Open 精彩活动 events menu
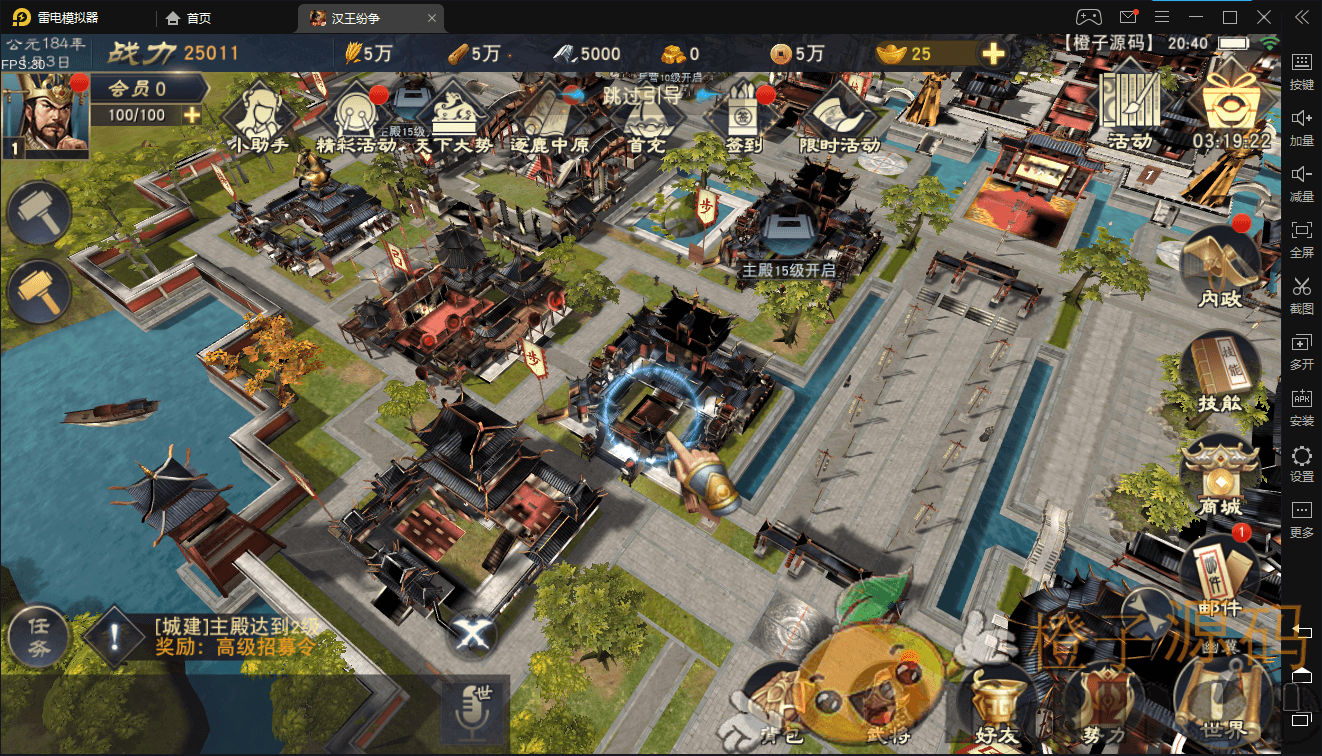 (356, 117)
